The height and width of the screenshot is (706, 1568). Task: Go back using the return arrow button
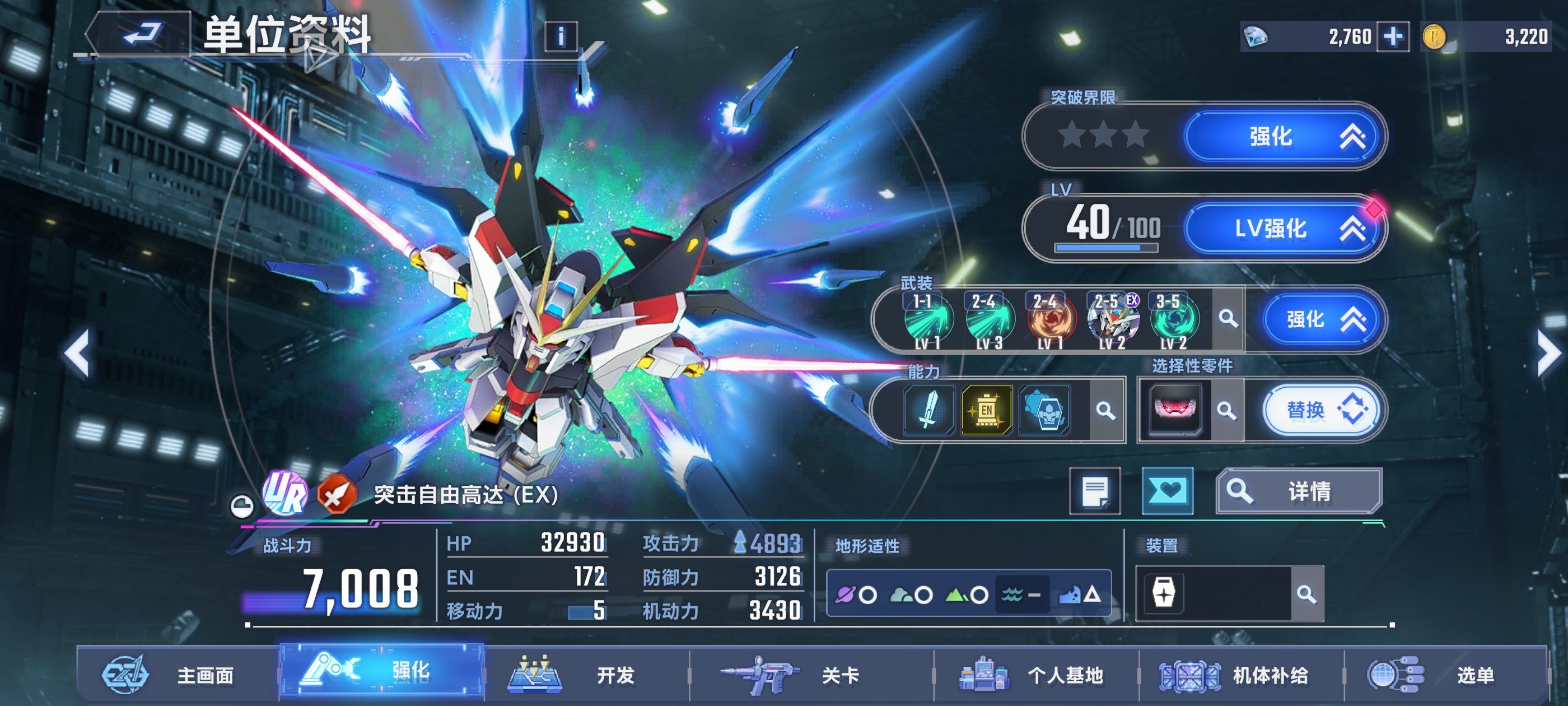pyautogui.click(x=141, y=34)
